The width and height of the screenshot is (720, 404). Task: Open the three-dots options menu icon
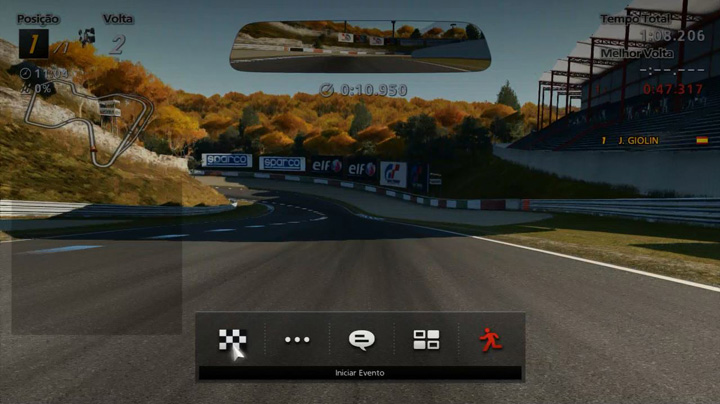(297, 340)
